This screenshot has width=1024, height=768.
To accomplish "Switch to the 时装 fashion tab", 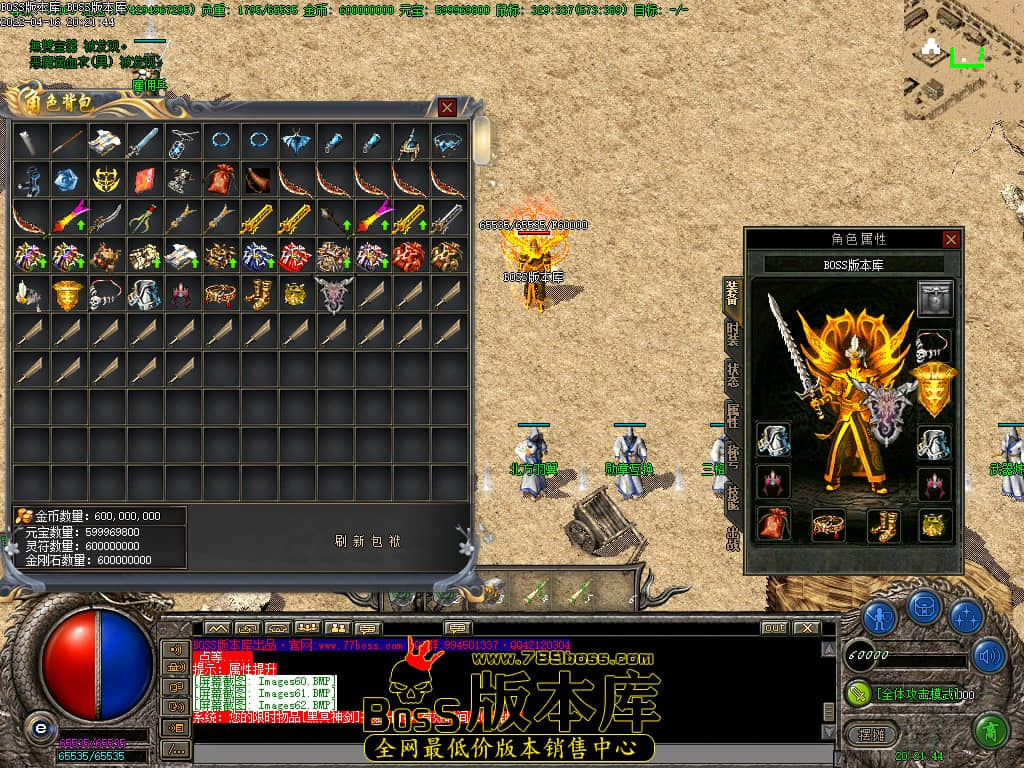I will (x=732, y=334).
